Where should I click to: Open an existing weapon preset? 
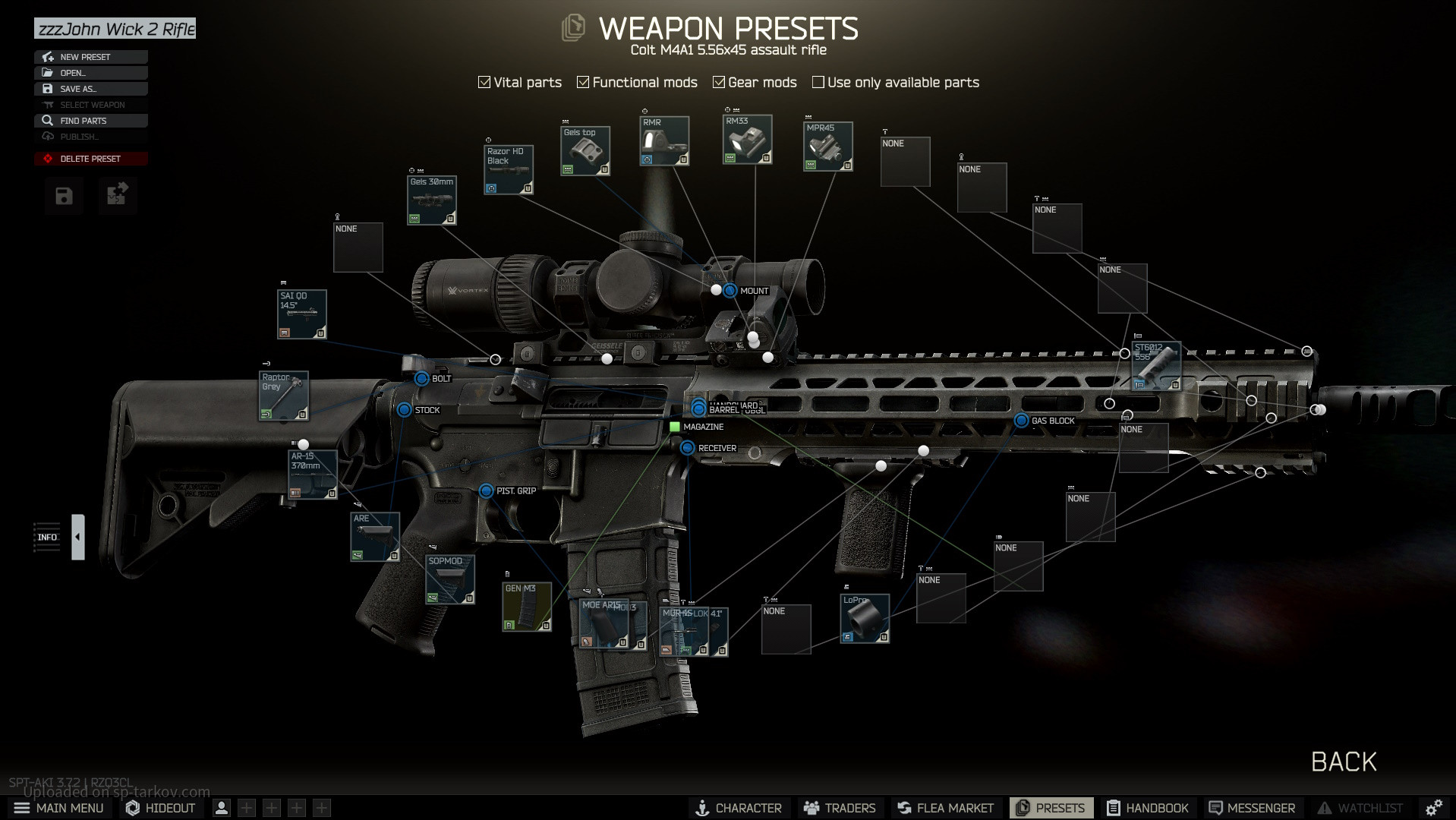pyautogui.click(x=90, y=73)
